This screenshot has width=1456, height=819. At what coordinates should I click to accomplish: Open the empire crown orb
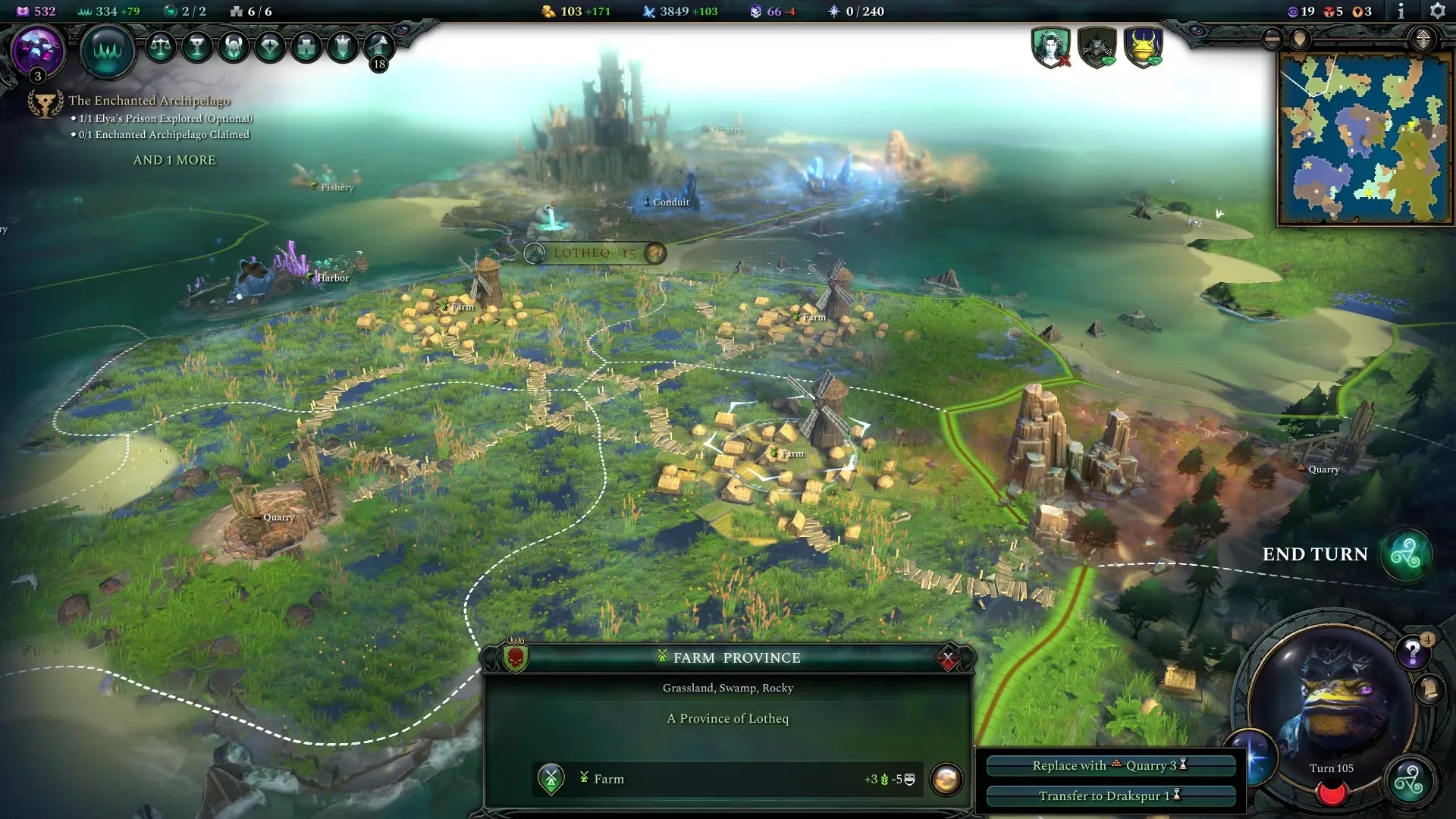pyautogui.click(x=108, y=50)
